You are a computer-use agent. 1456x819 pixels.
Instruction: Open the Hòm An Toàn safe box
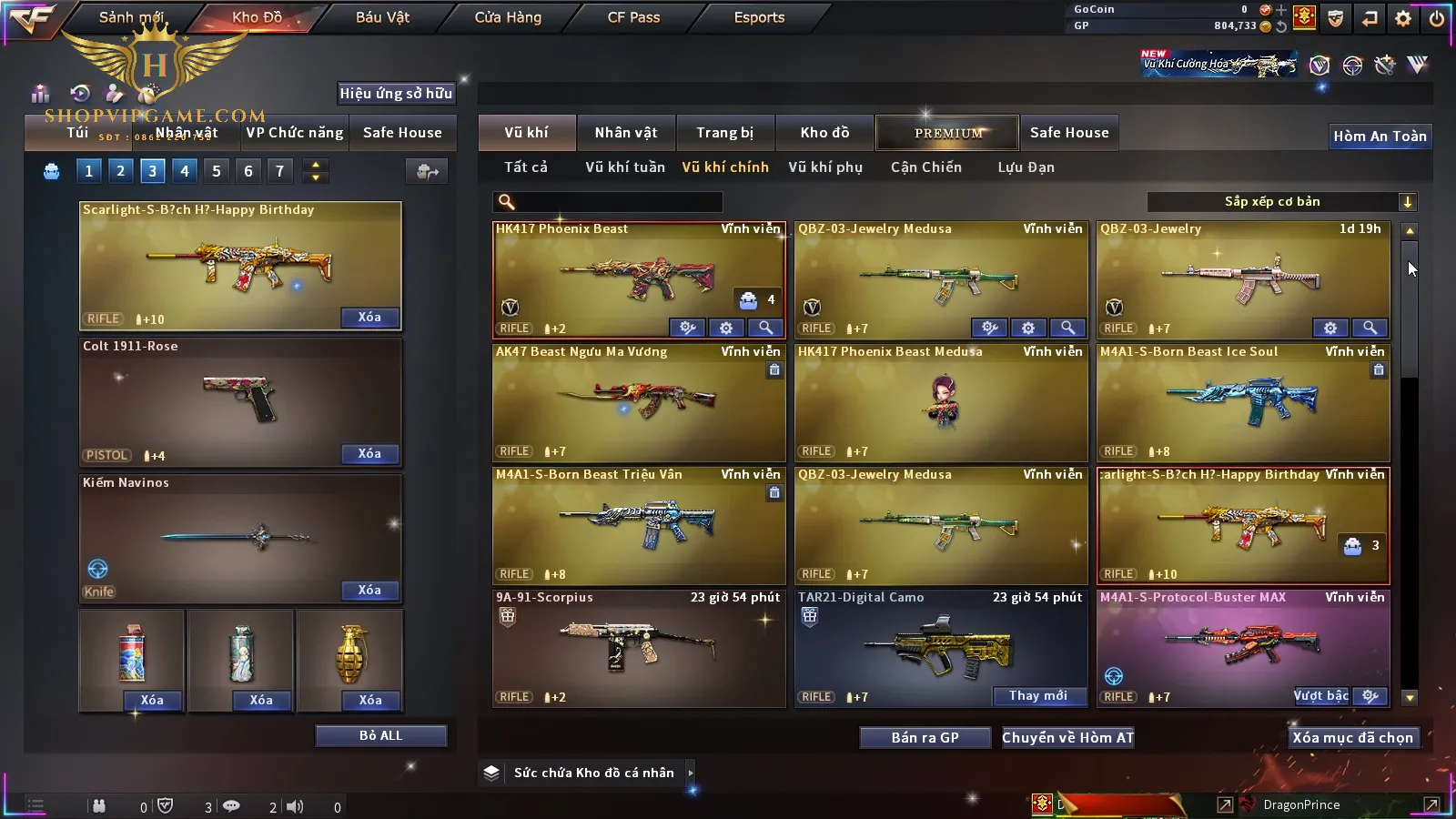tap(1380, 136)
